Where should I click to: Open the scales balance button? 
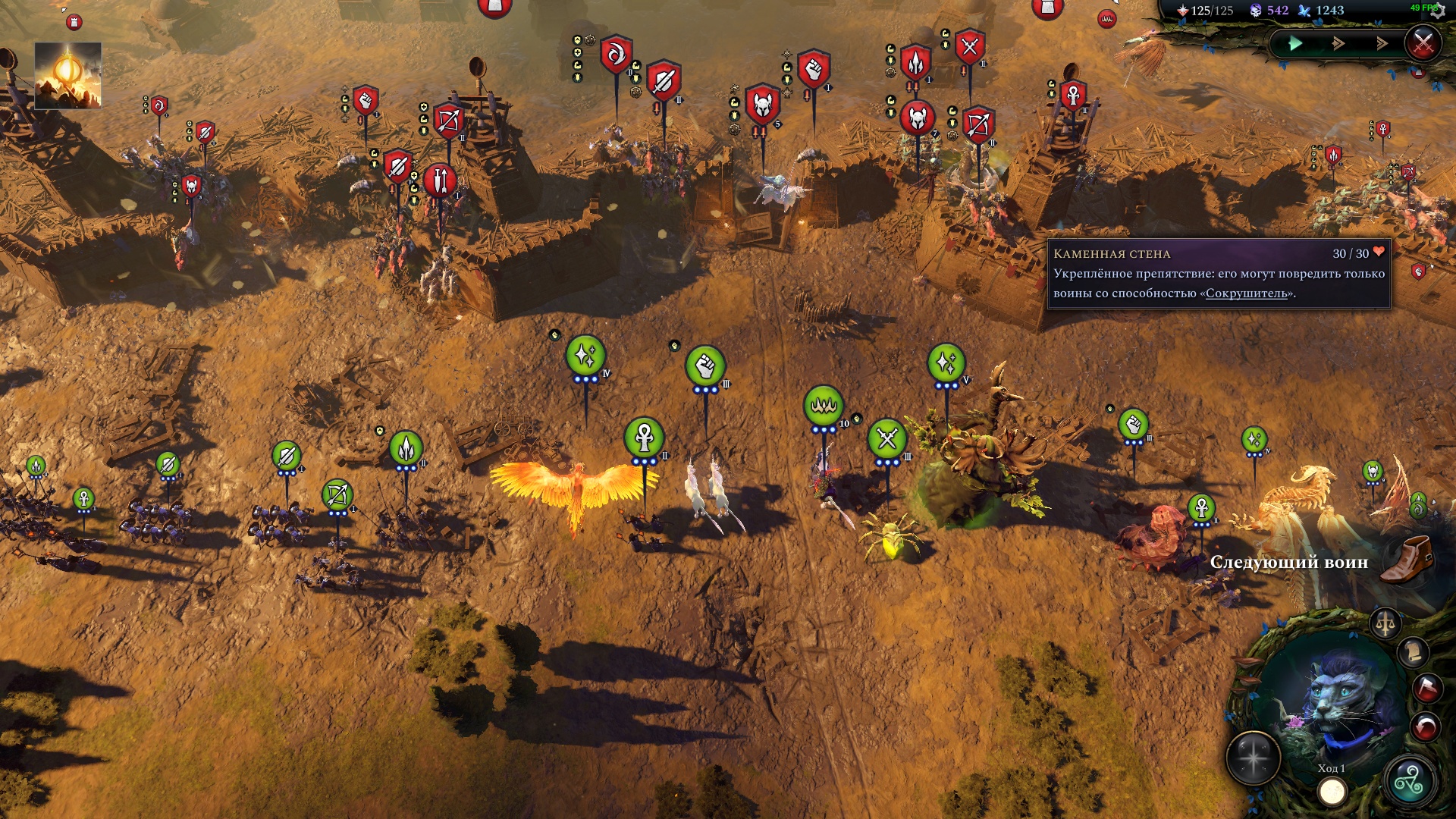[x=1385, y=624]
